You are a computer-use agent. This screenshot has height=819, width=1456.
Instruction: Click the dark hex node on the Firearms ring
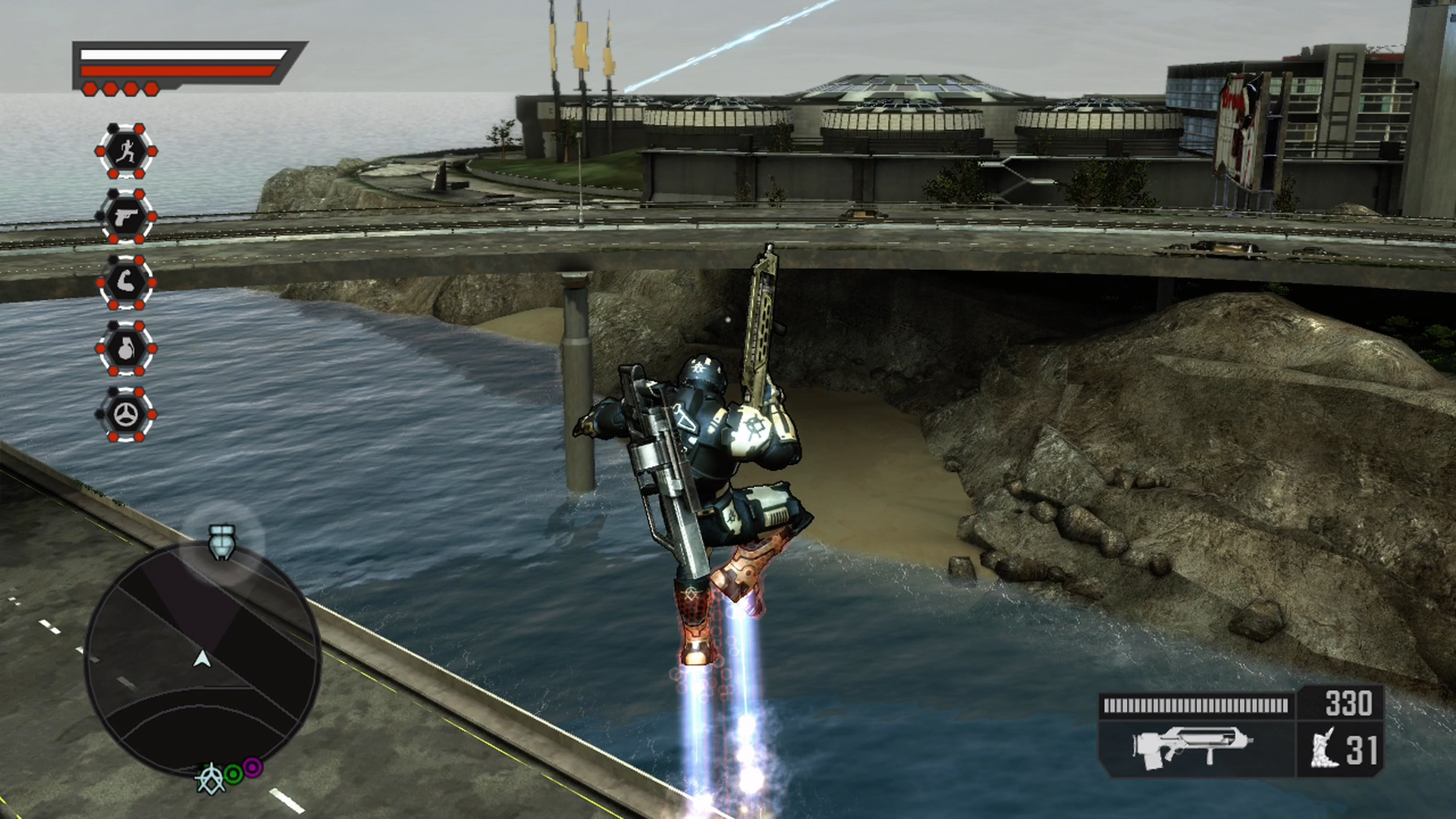coord(101,215)
